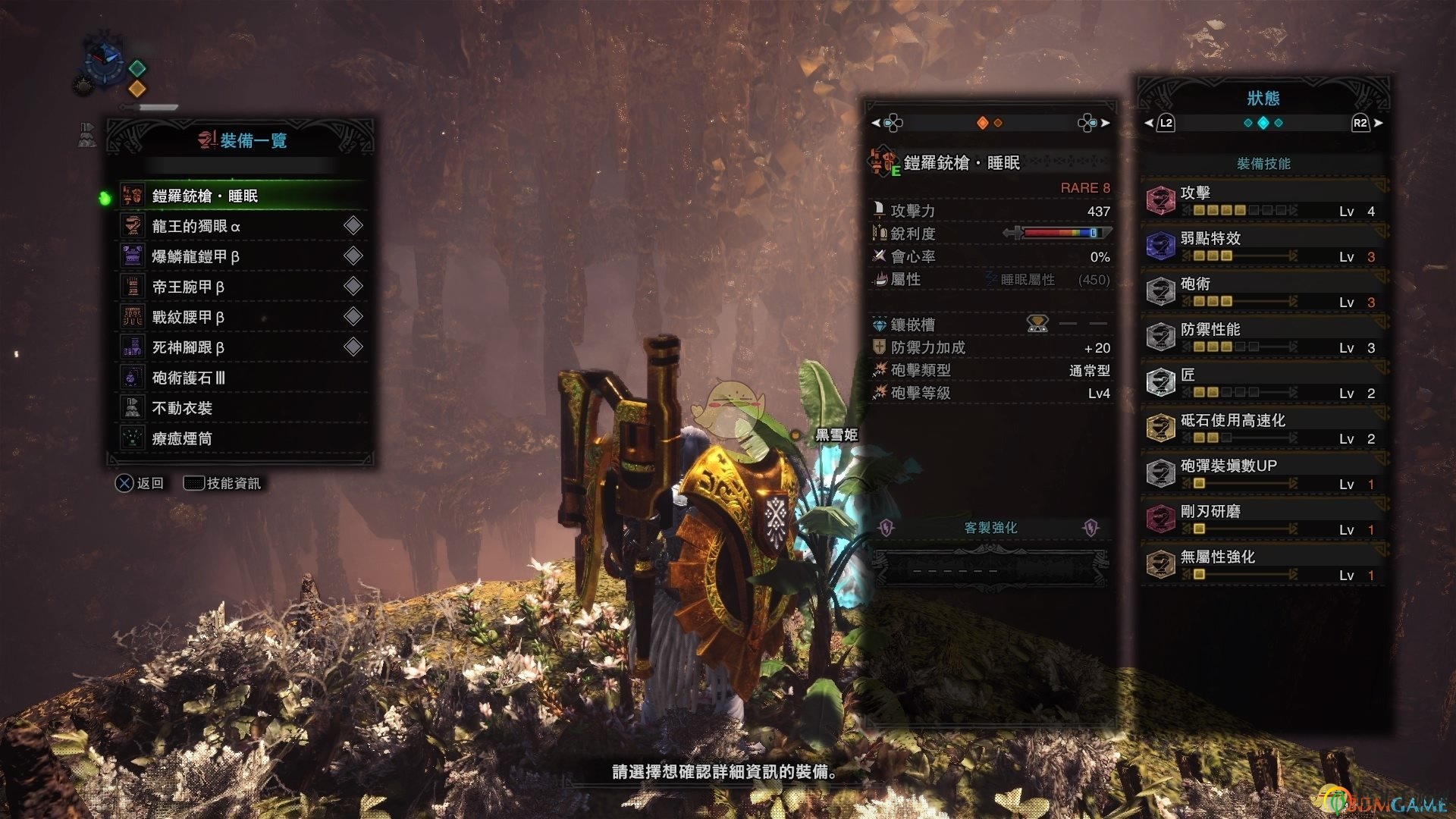Click the 客製強化 augmentation section

pyautogui.click(x=990, y=528)
